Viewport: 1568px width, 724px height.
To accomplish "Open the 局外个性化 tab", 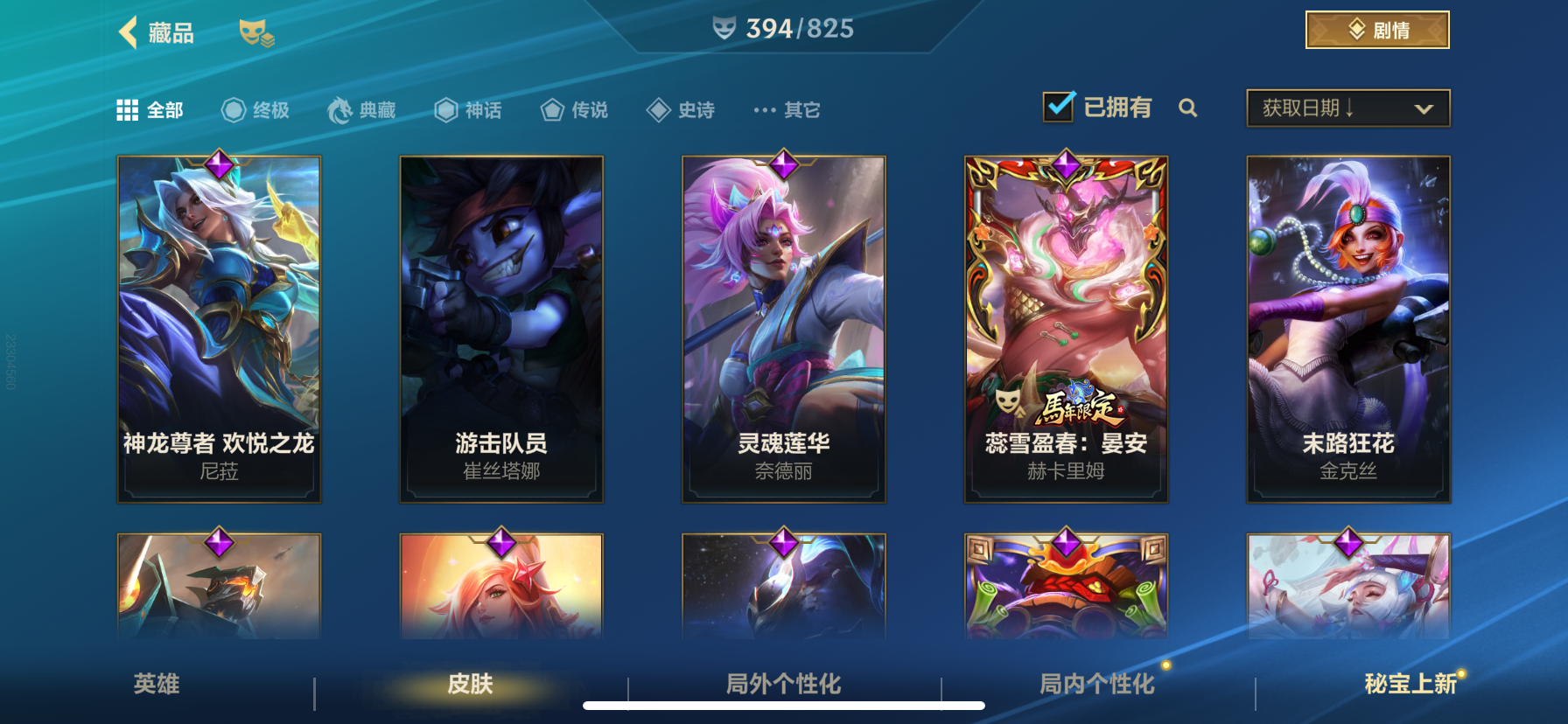I will [783, 686].
